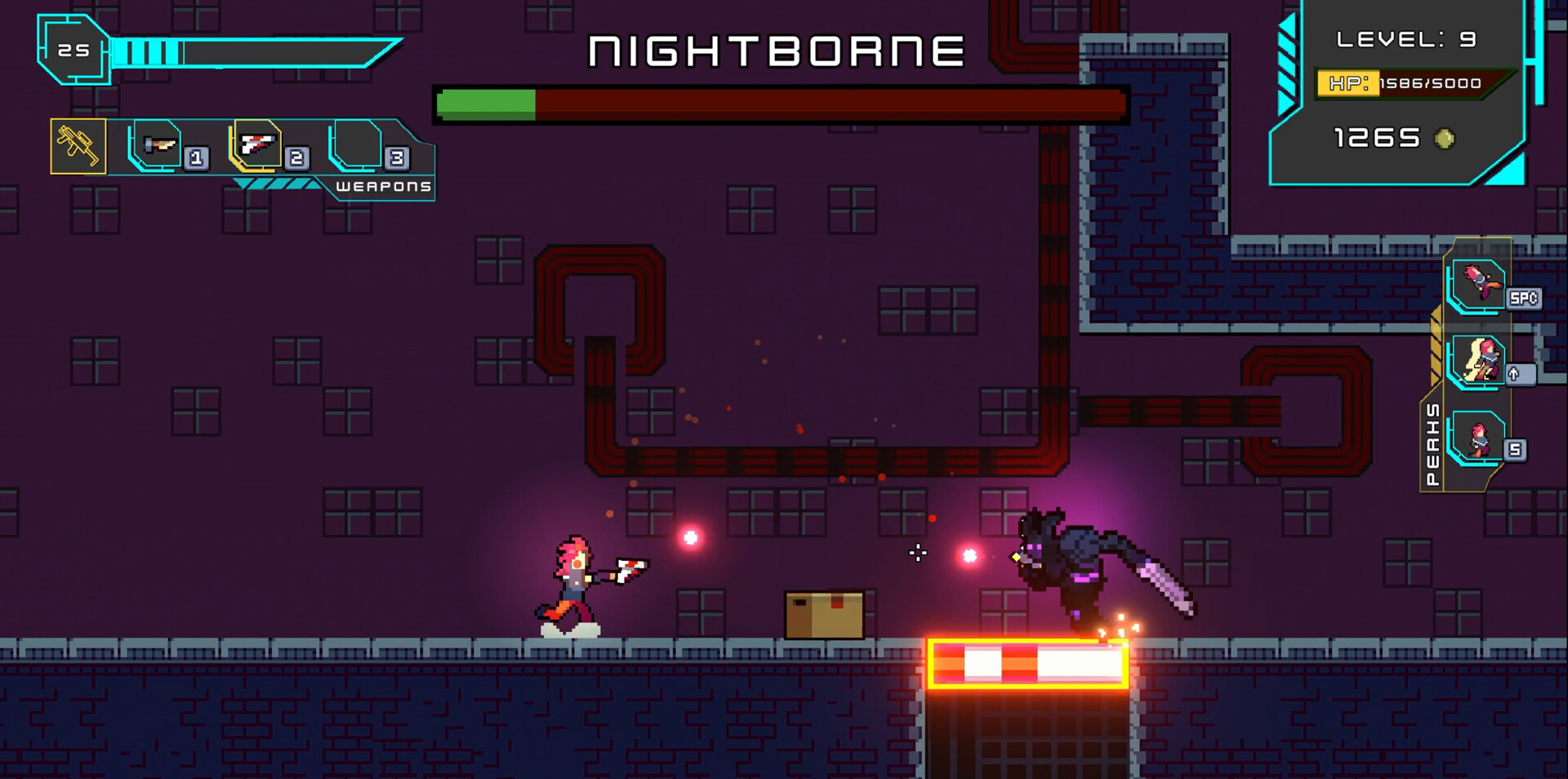Click the ammo counter showing 25
This screenshot has width=1568, height=779.
(x=73, y=49)
